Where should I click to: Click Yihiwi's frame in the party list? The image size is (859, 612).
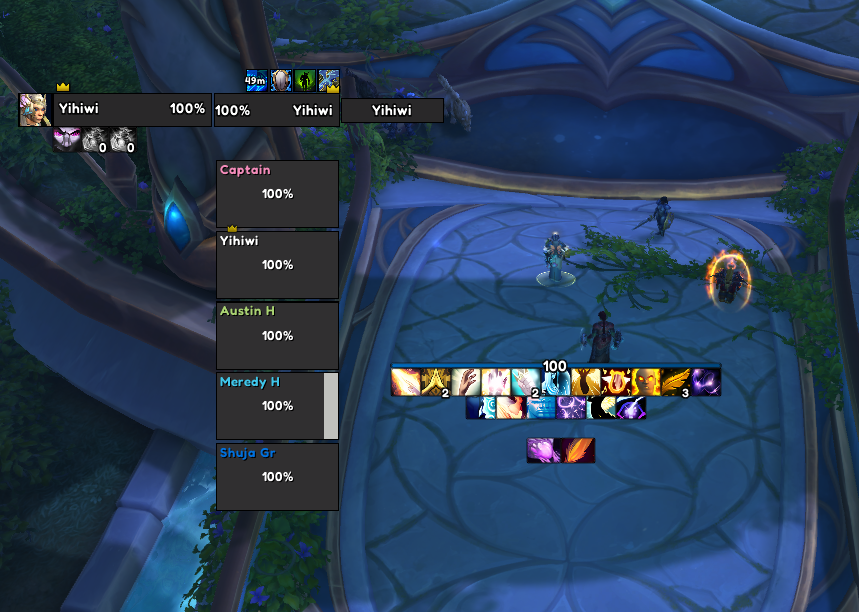[277, 264]
